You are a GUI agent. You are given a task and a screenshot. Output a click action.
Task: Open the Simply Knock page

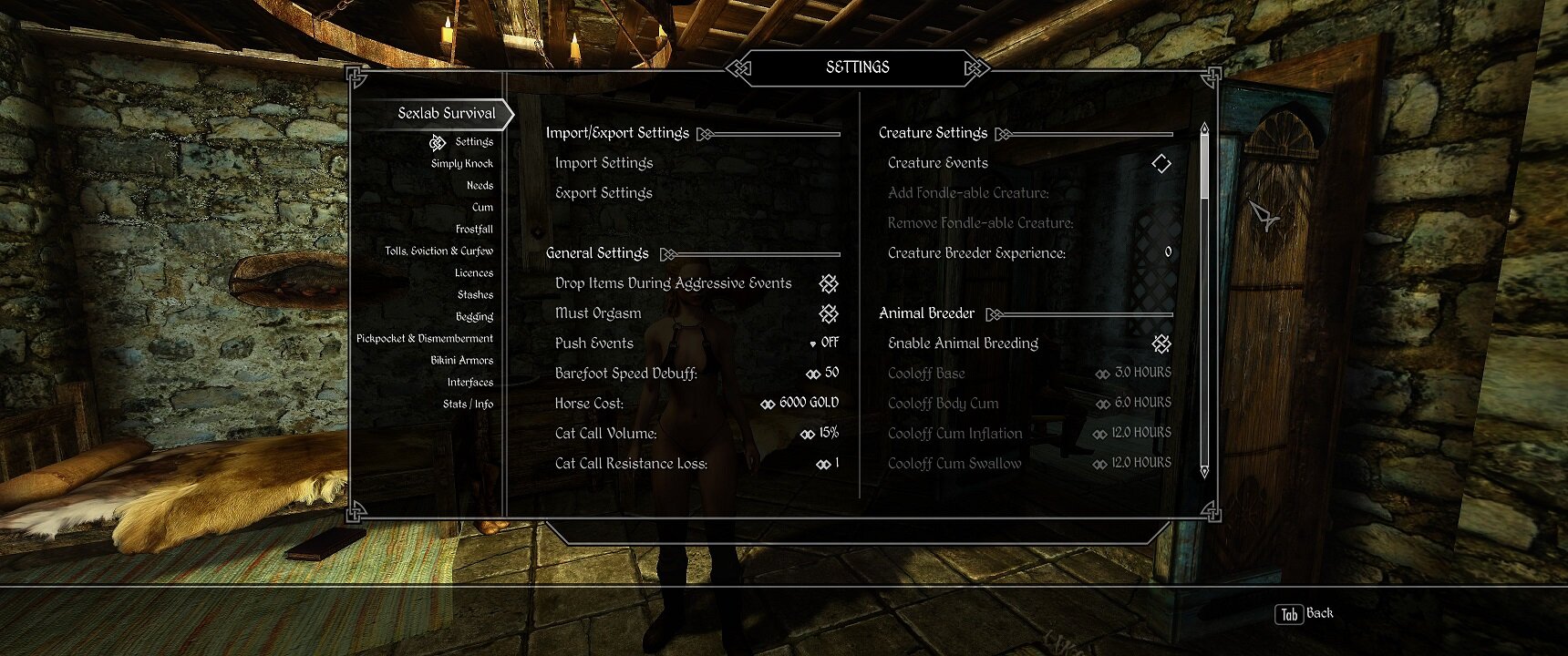point(460,163)
